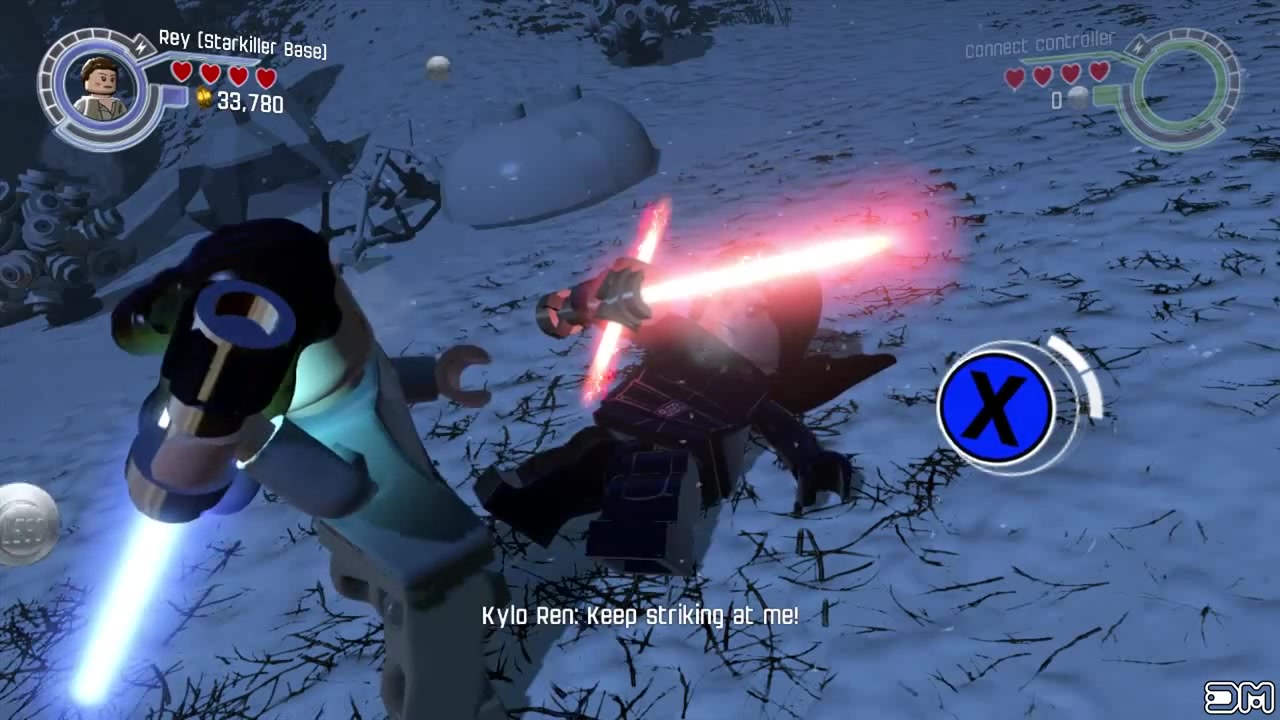Click the DM channel watermark logo
1280x720 pixels.
click(1239, 697)
